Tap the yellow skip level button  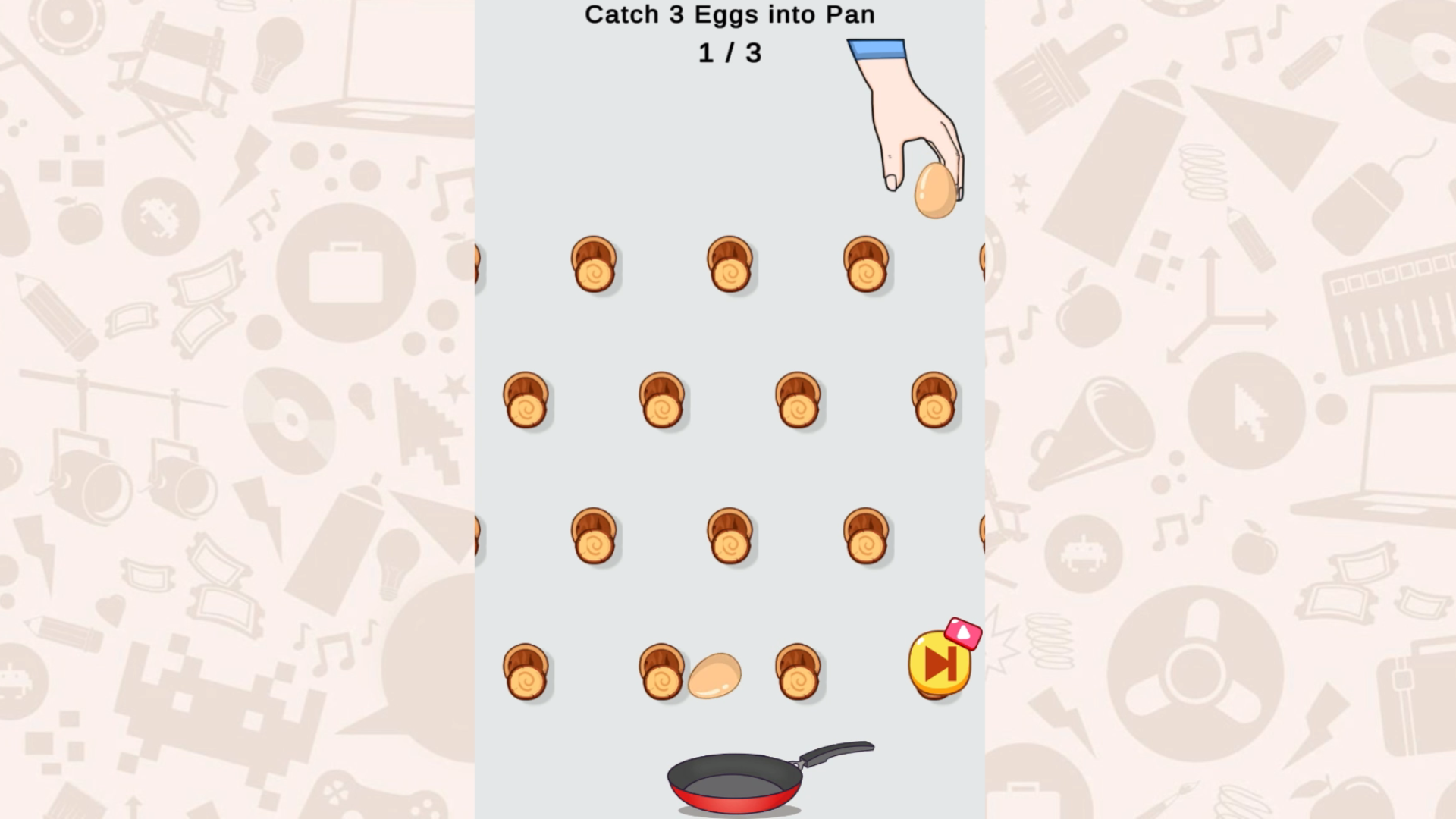click(x=940, y=664)
